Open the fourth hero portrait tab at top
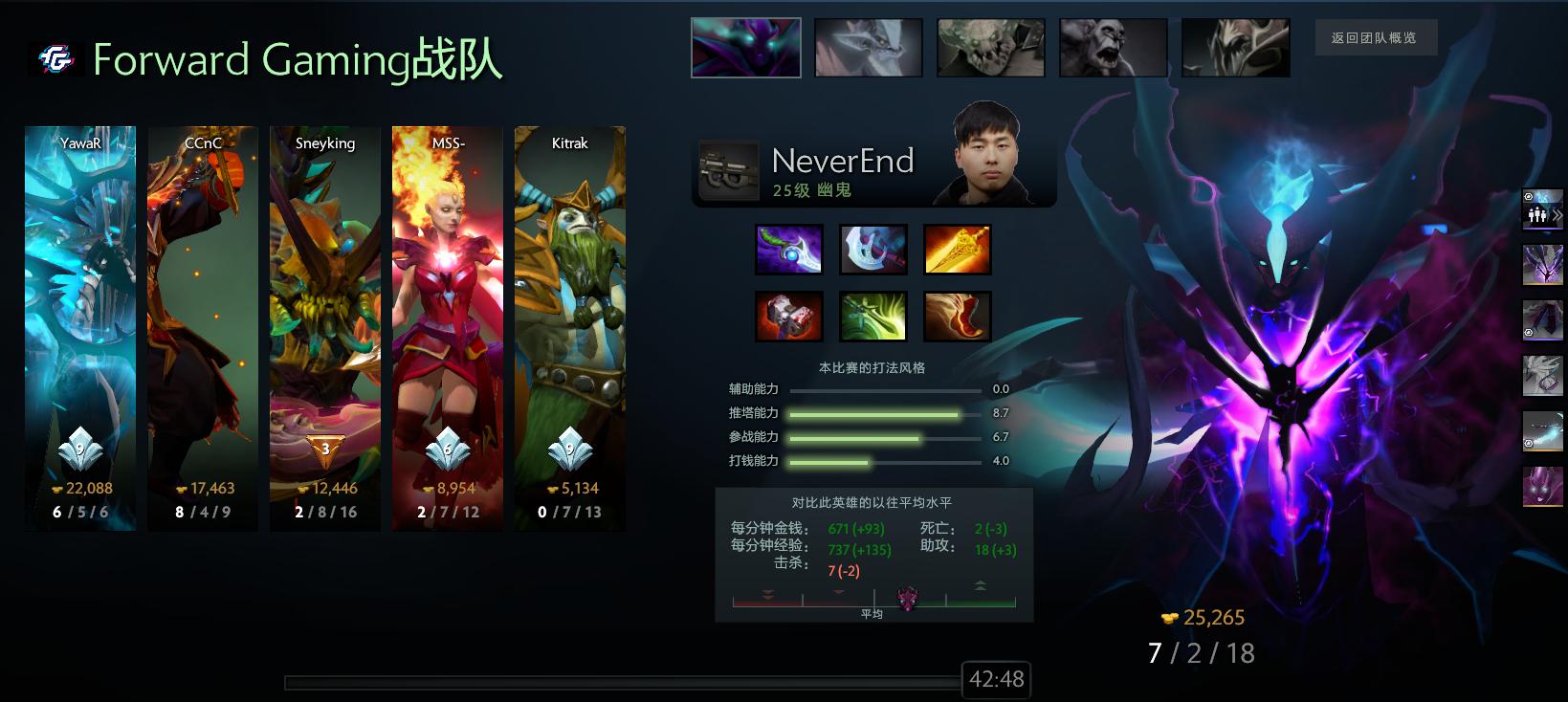 [1113, 47]
